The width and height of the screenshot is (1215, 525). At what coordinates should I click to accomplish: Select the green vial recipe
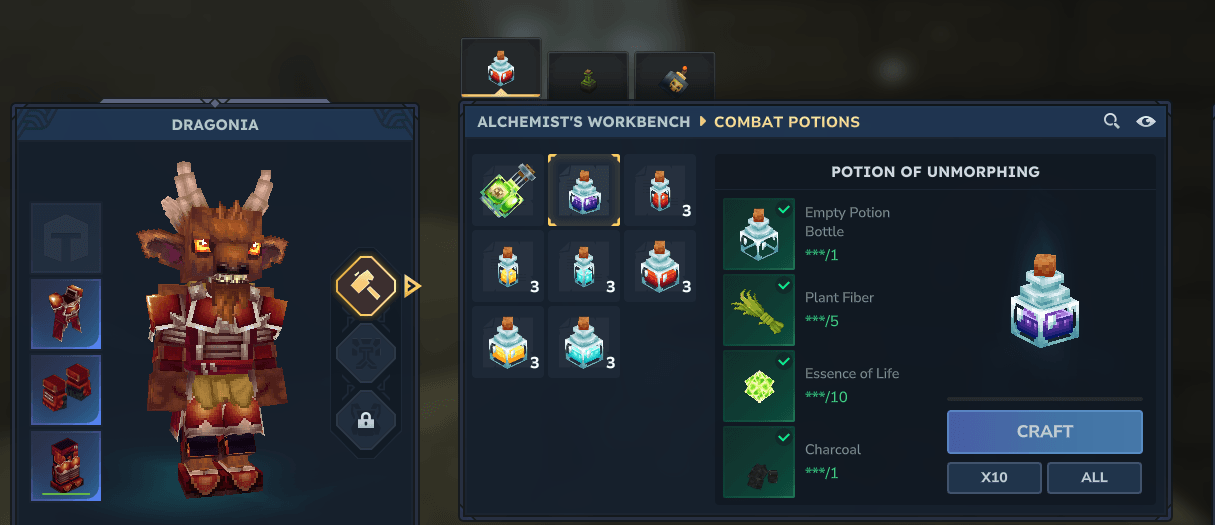508,190
